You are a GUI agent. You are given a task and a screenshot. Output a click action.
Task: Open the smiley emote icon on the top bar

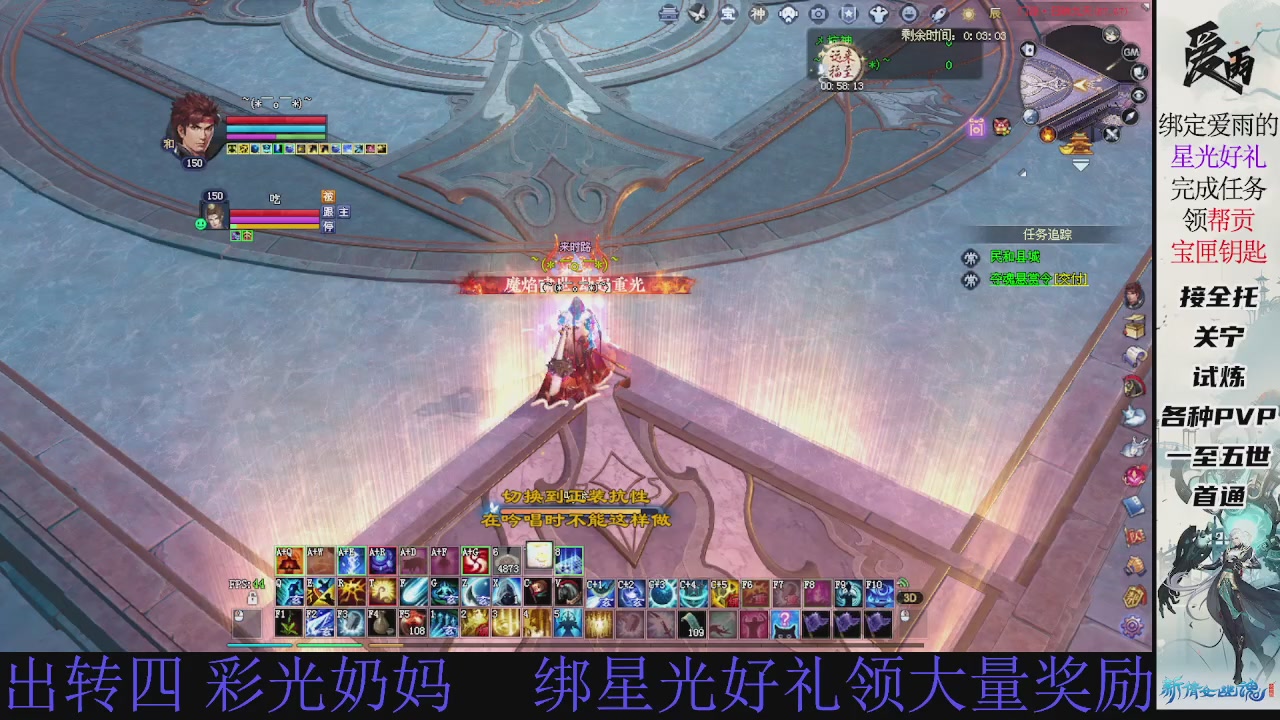click(909, 14)
